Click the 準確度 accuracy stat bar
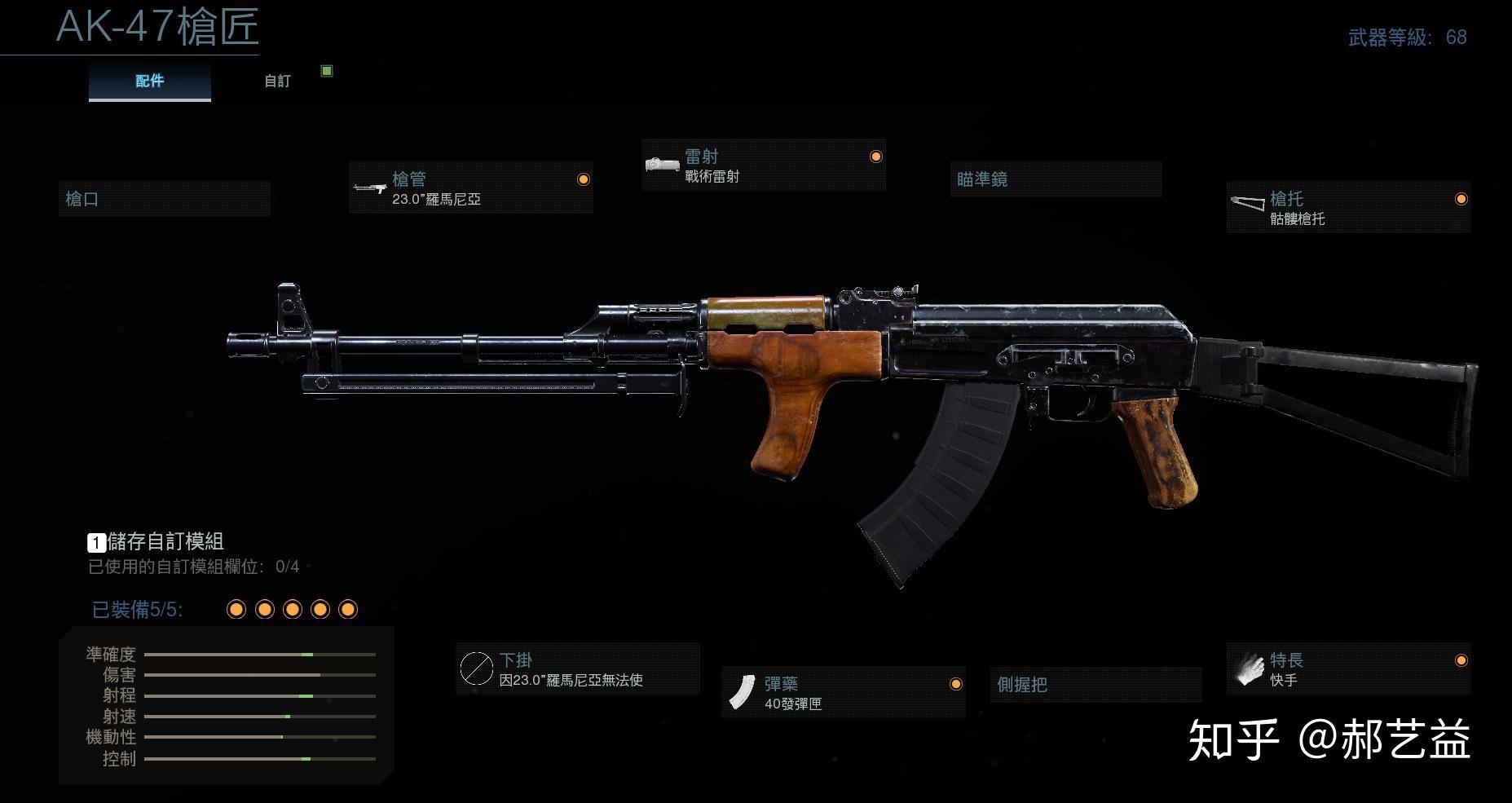This screenshot has width=1512, height=803. [x=261, y=654]
